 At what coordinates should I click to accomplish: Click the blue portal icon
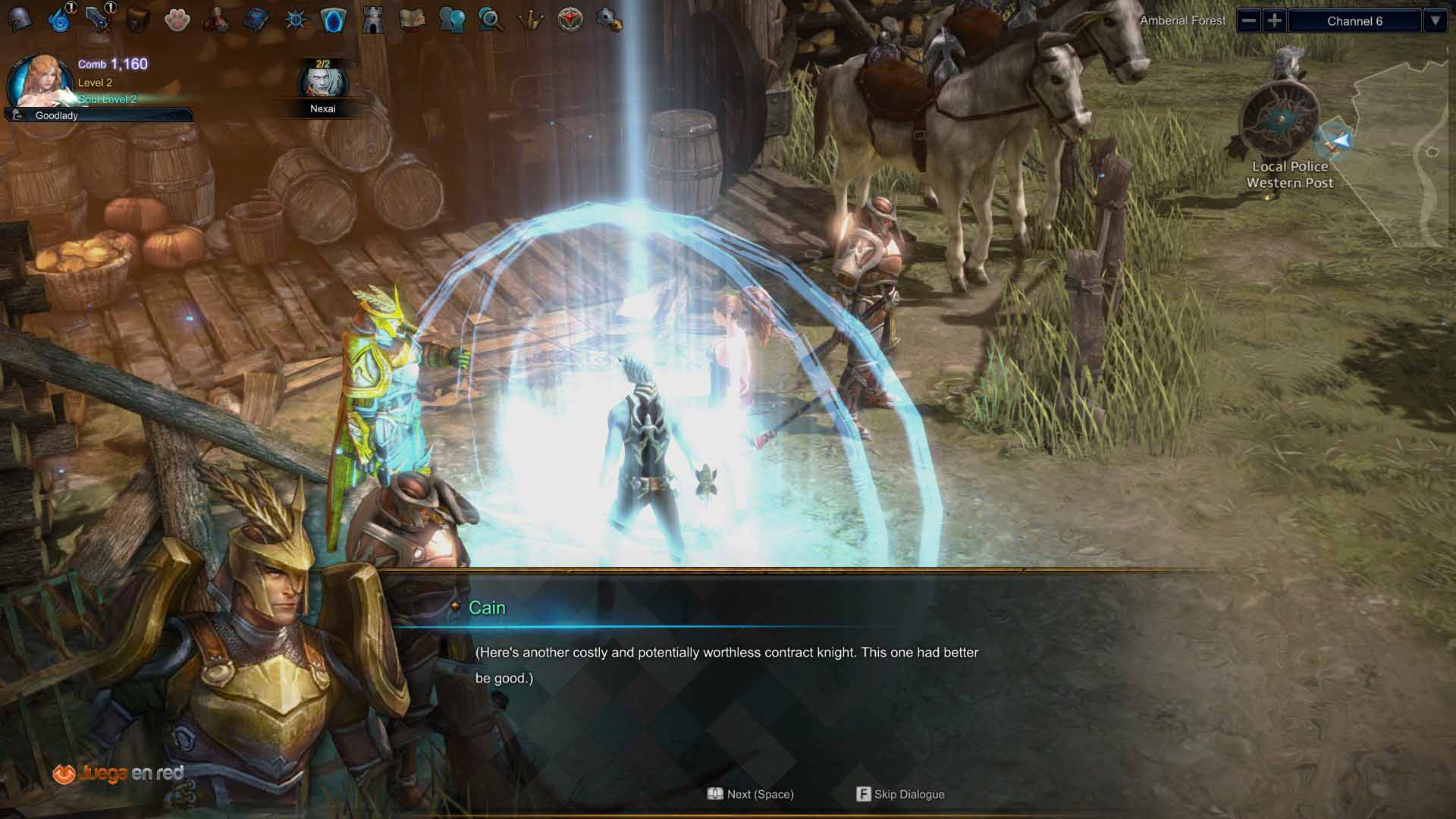coord(334,20)
